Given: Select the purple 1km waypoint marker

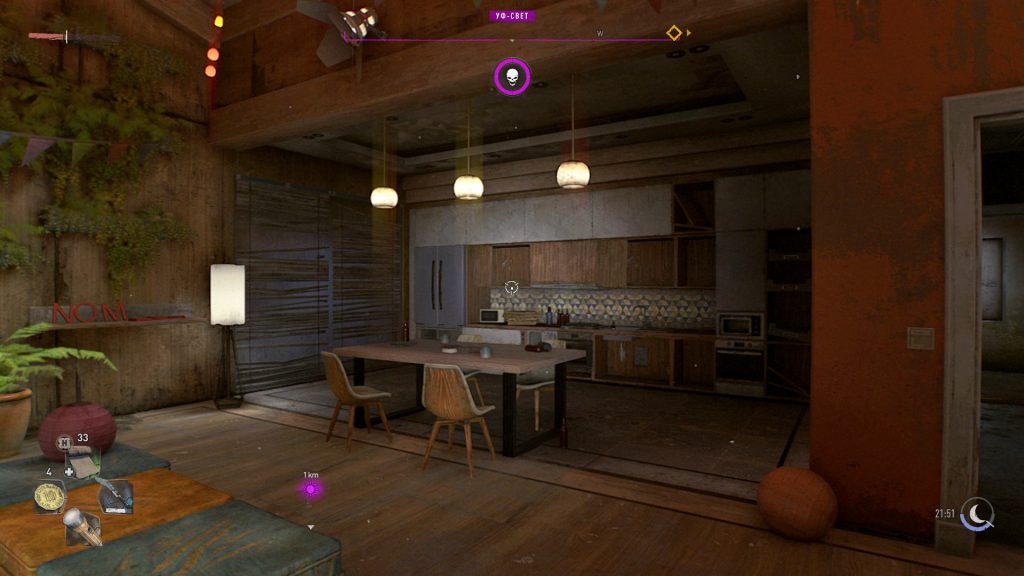Looking at the screenshot, I should click(x=311, y=489).
